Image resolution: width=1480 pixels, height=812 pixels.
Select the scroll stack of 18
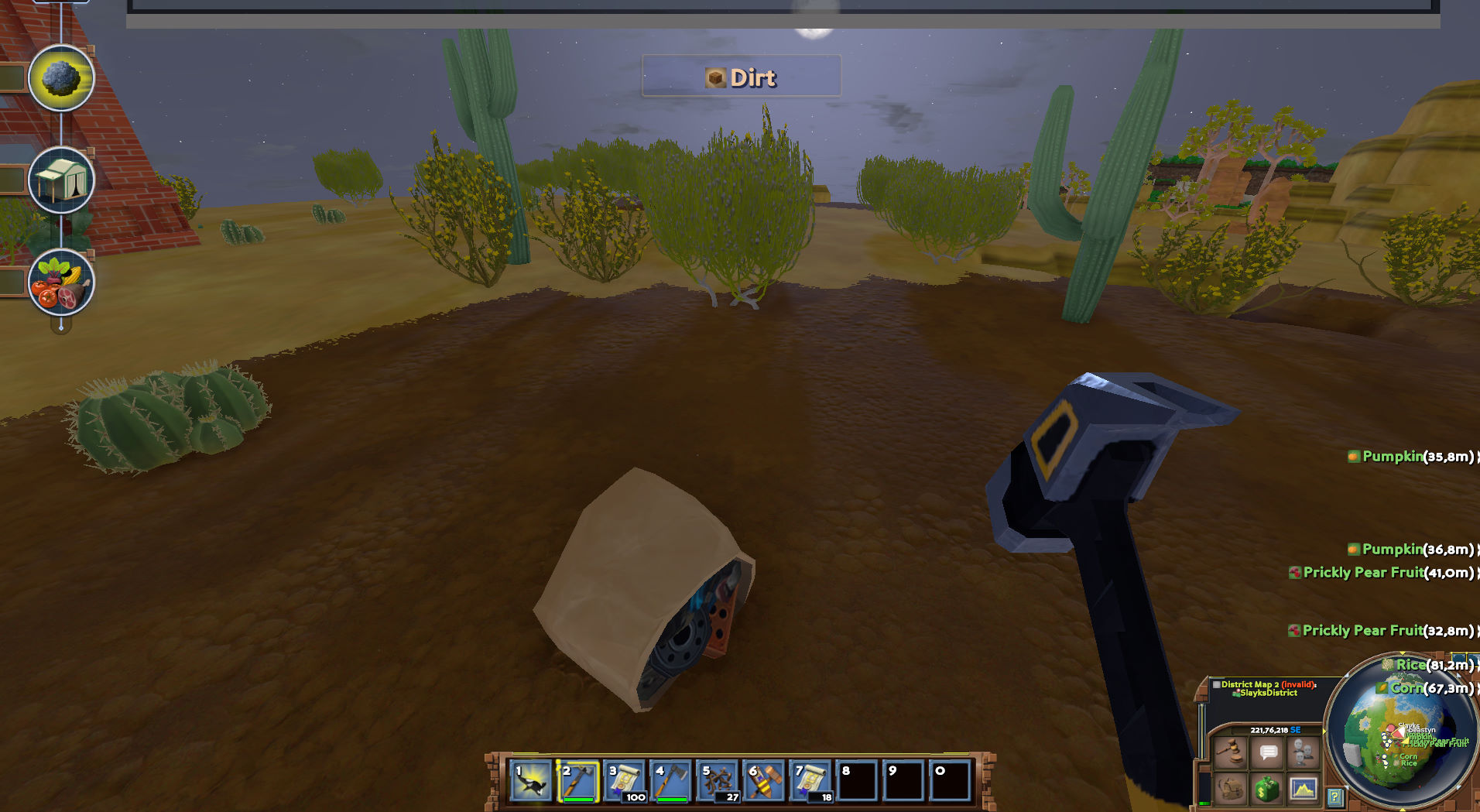click(x=810, y=781)
